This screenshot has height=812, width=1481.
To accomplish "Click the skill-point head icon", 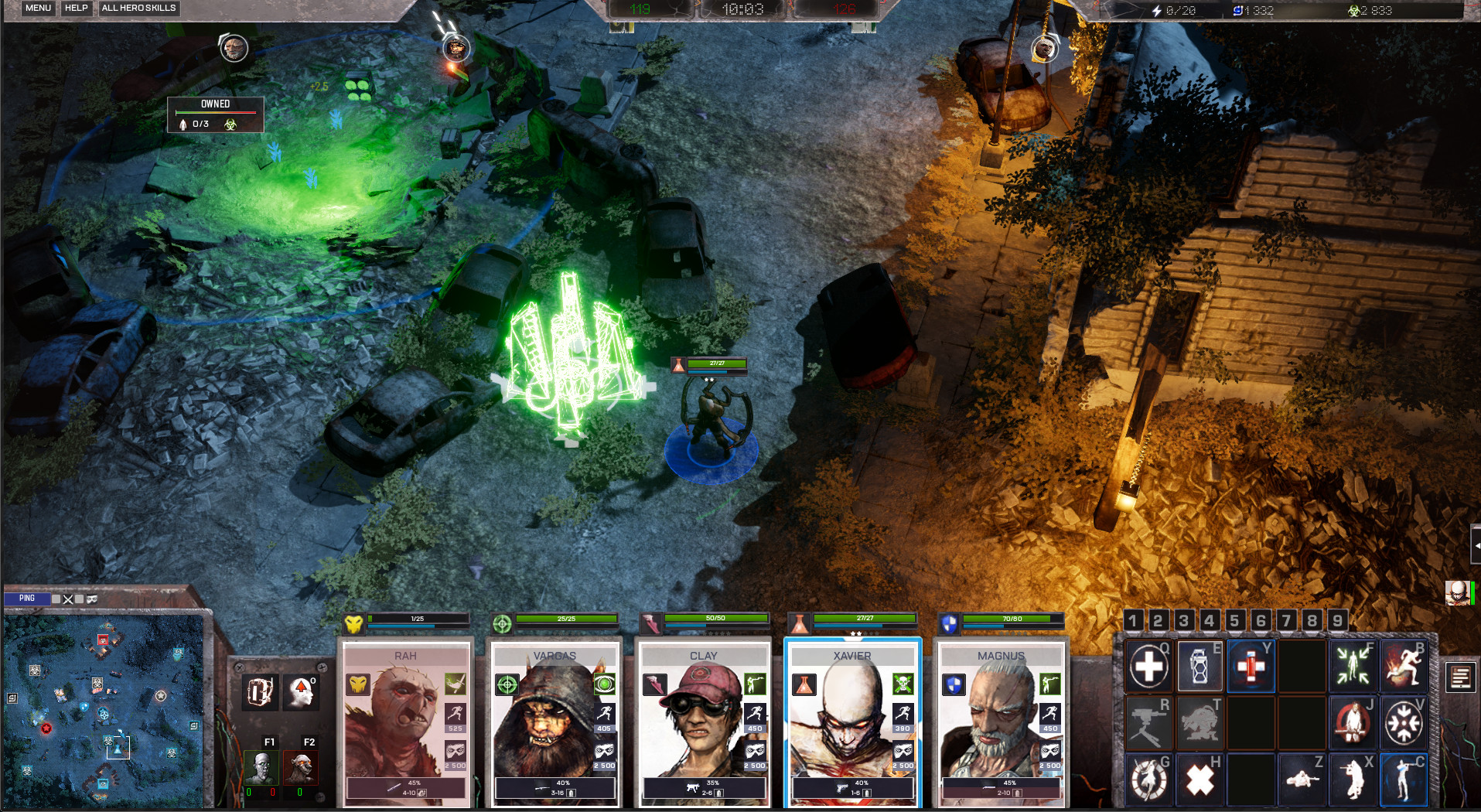I will (x=301, y=691).
